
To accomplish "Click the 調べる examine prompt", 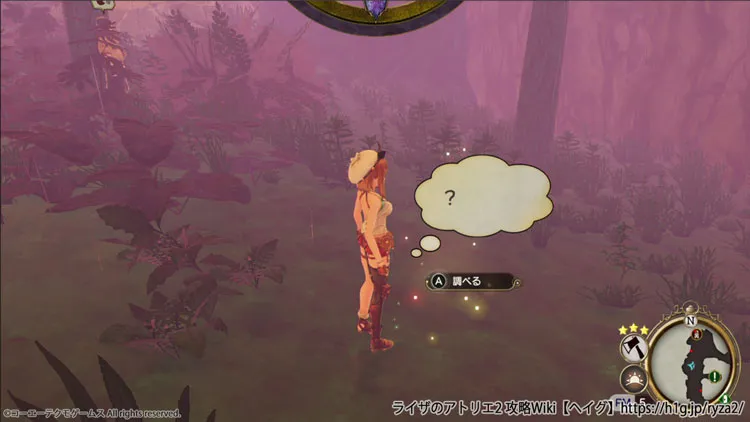I will (x=471, y=281).
